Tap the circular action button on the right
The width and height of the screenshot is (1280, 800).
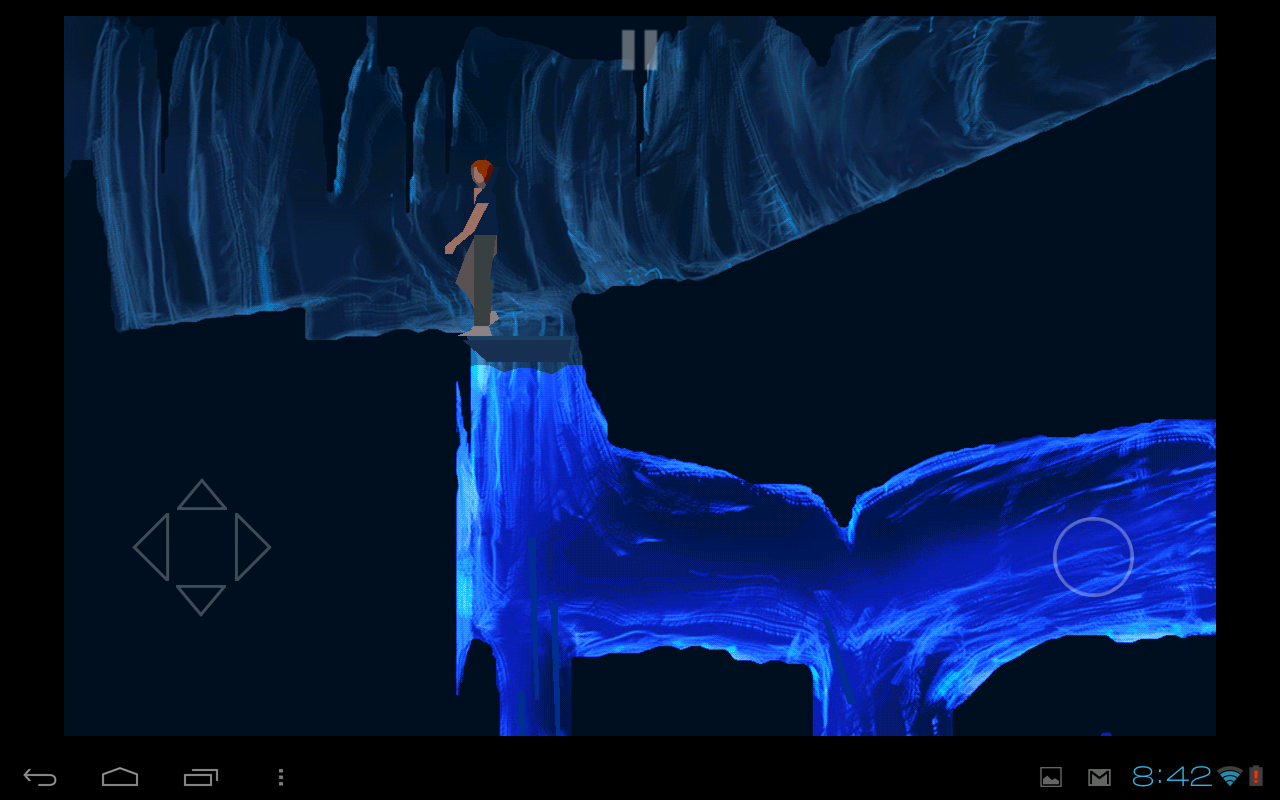1094,557
